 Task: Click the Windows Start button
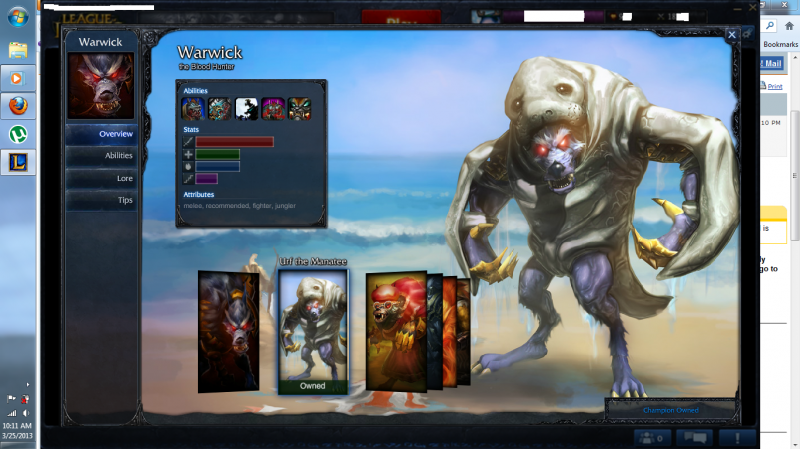click(18, 17)
